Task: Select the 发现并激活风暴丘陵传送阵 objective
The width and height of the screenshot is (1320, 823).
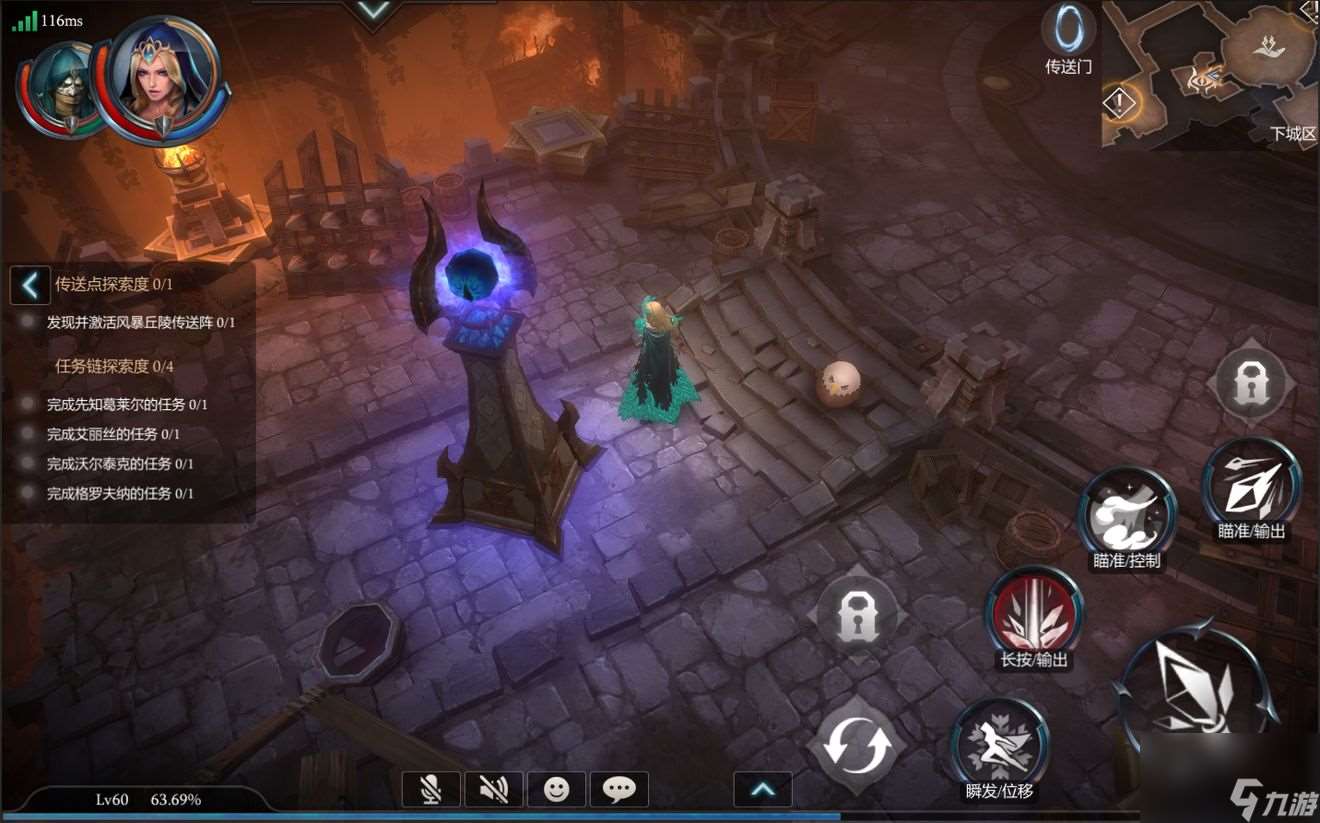Action: pos(140,322)
